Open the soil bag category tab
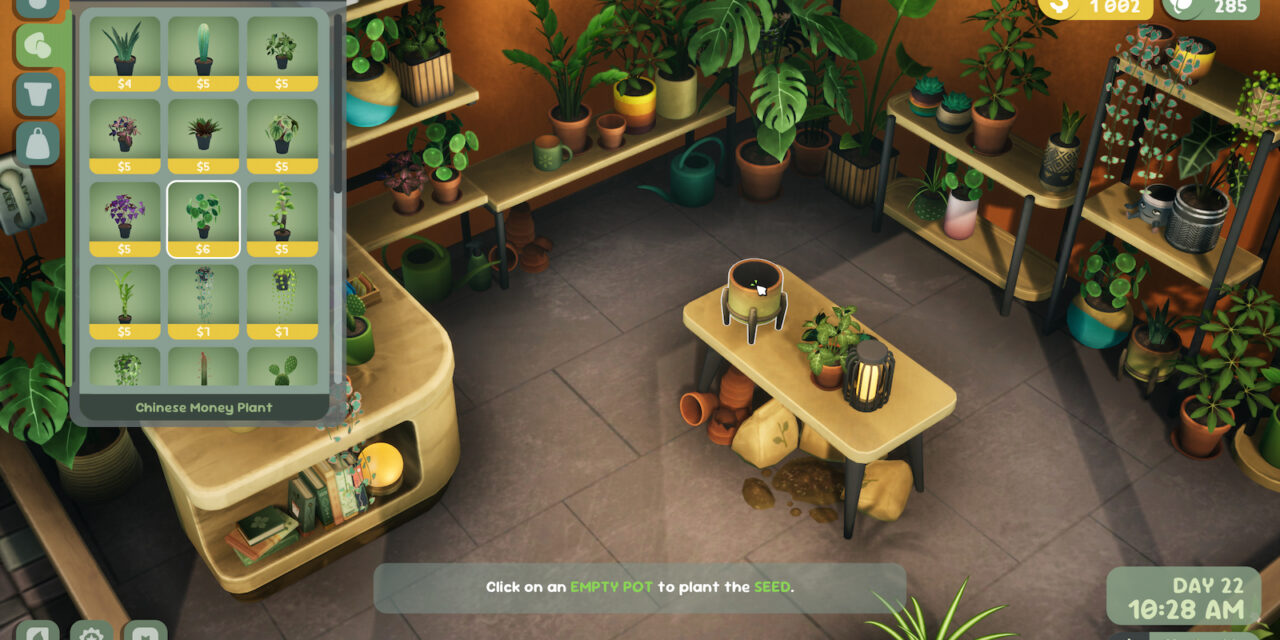Image resolution: width=1280 pixels, height=640 pixels. 38,144
